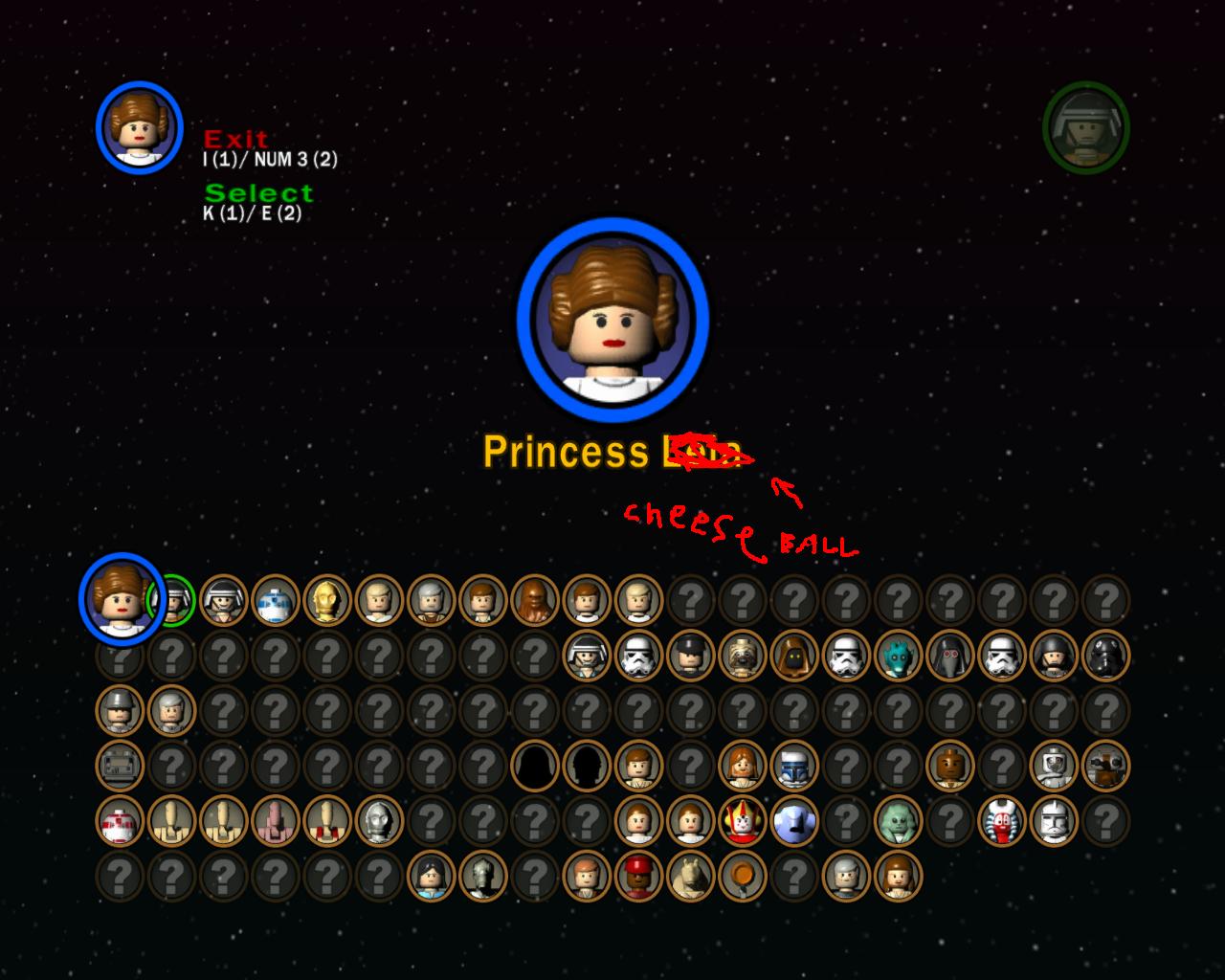
Task: Pick the black TIE Fighter Pilot
Action: point(1104,656)
